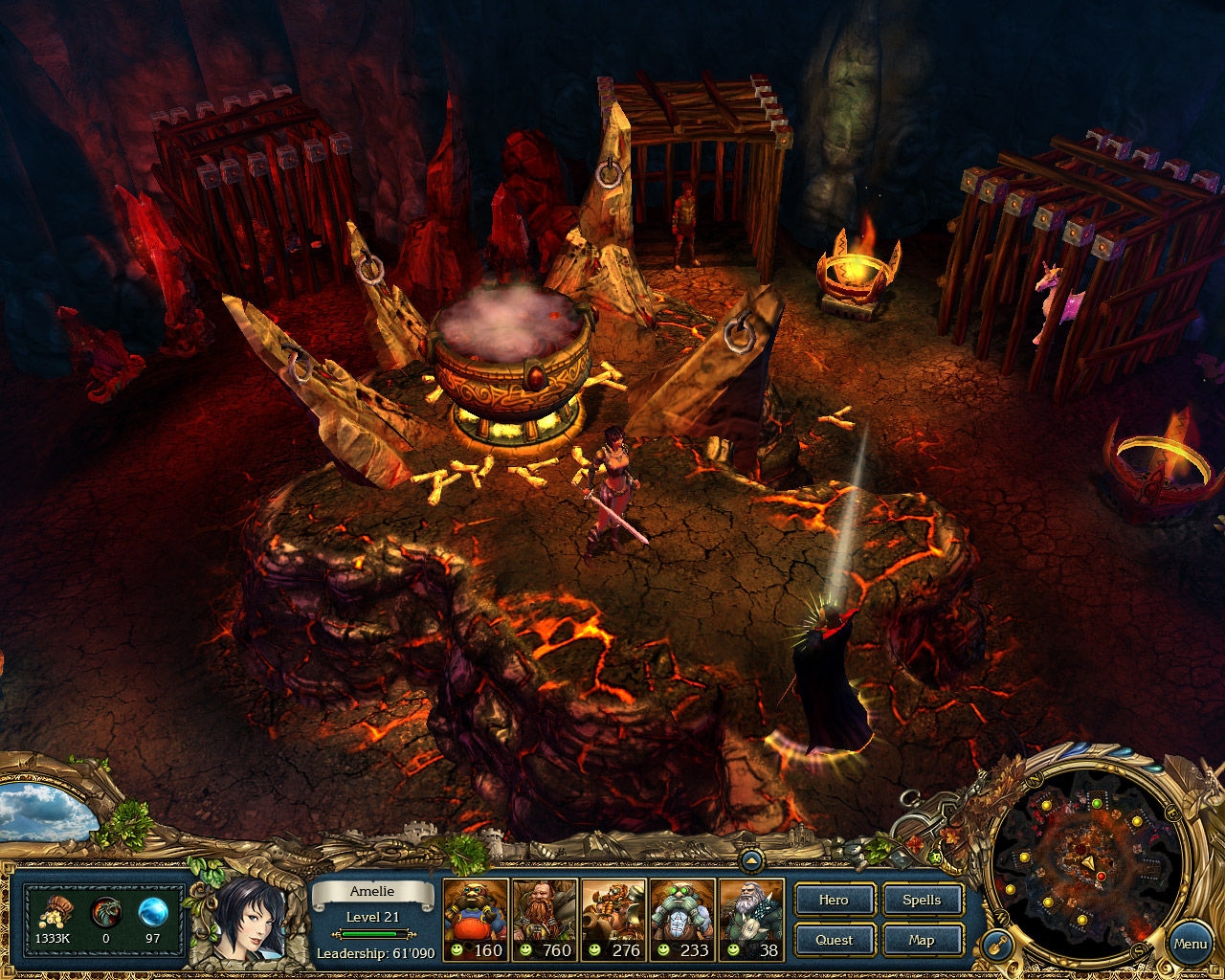Select the red-bearded dwarf stack of 760
This screenshot has width=1225, height=980.
545,920
